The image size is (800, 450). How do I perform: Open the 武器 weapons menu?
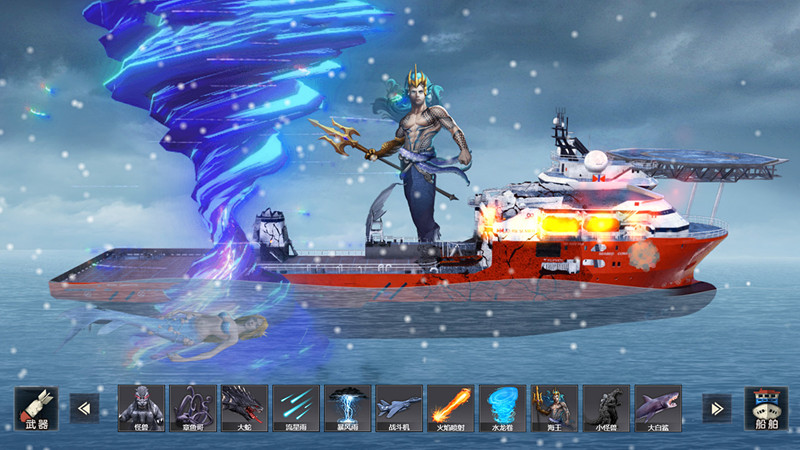pos(36,408)
